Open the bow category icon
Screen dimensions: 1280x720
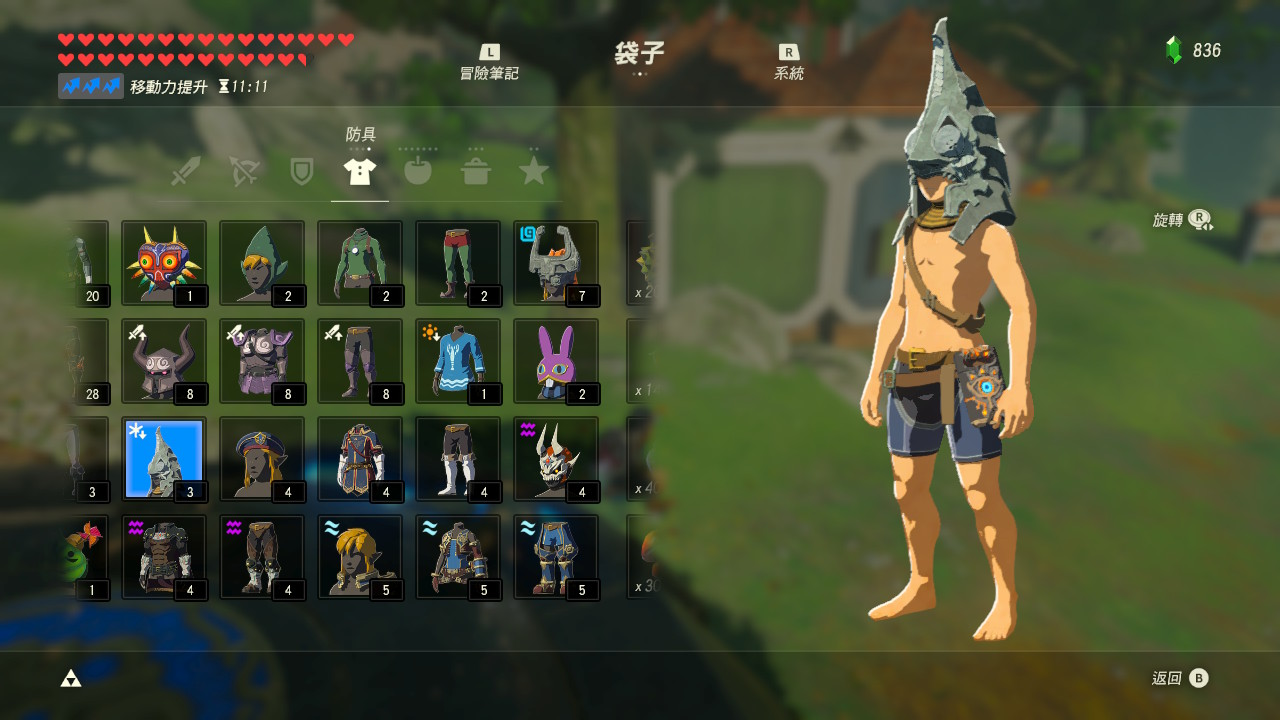coord(242,170)
